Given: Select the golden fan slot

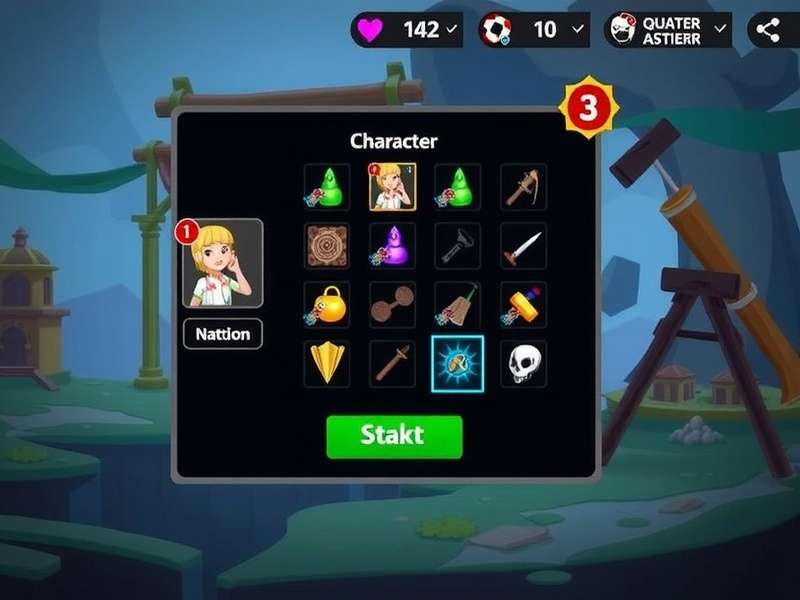Looking at the screenshot, I should (x=327, y=364).
